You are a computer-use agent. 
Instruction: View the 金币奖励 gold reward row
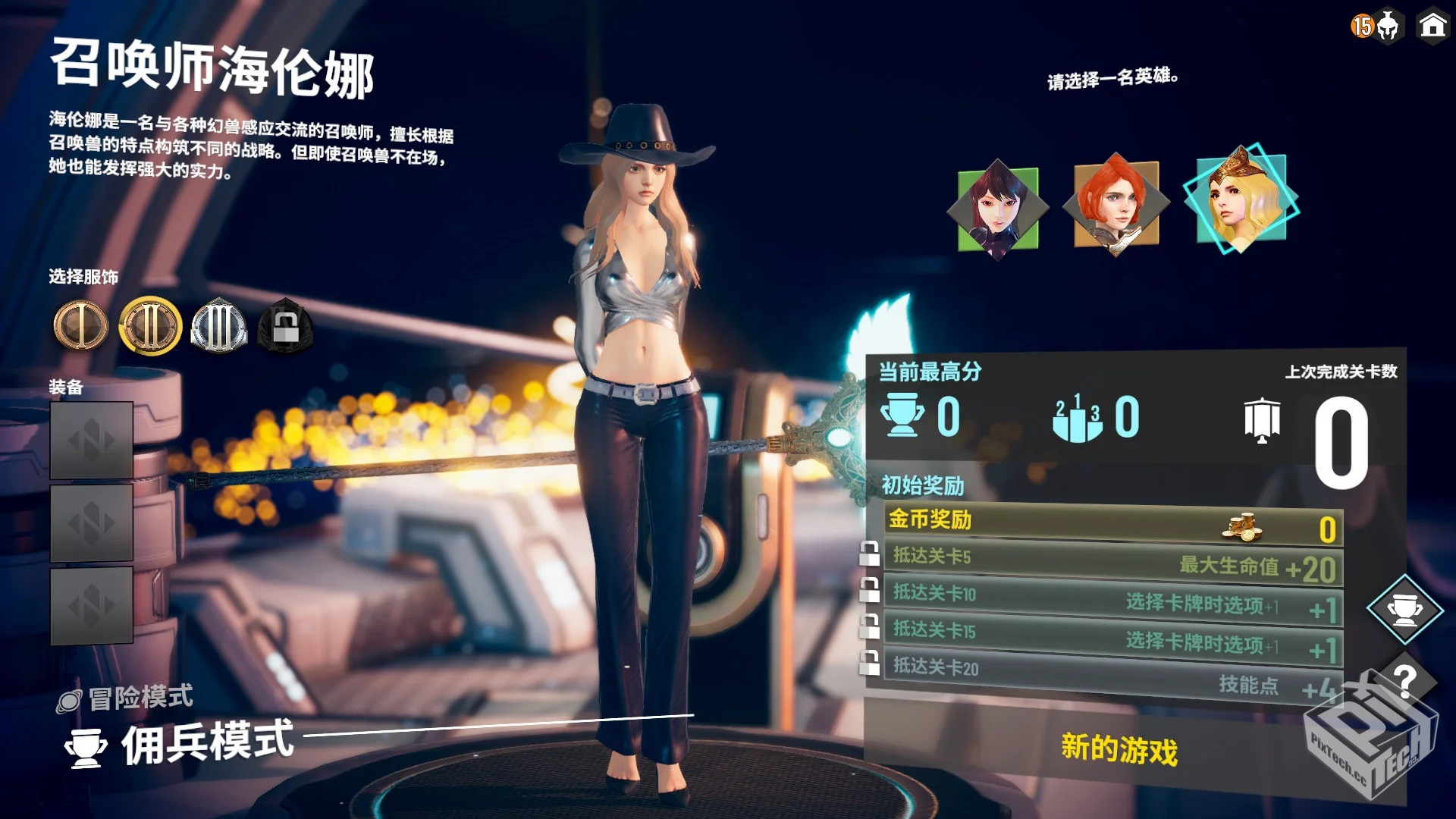pos(1112,524)
